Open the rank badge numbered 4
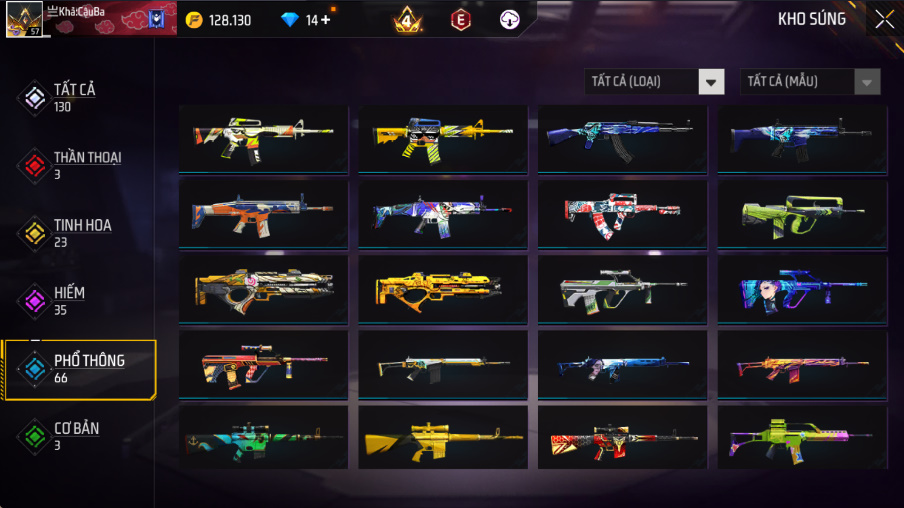The width and height of the screenshot is (904, 508). pos(407,20)
